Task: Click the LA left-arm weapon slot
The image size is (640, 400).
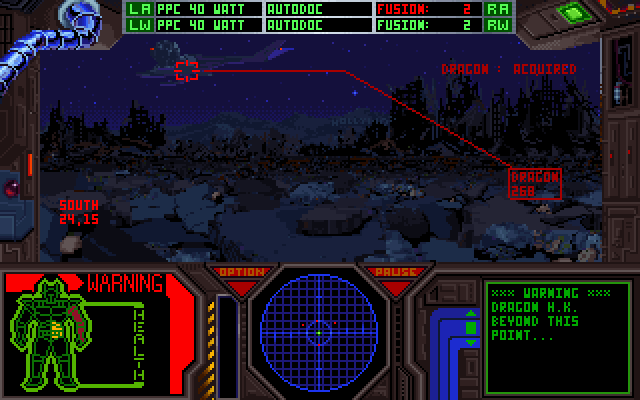Action: [x=139, y=8]
